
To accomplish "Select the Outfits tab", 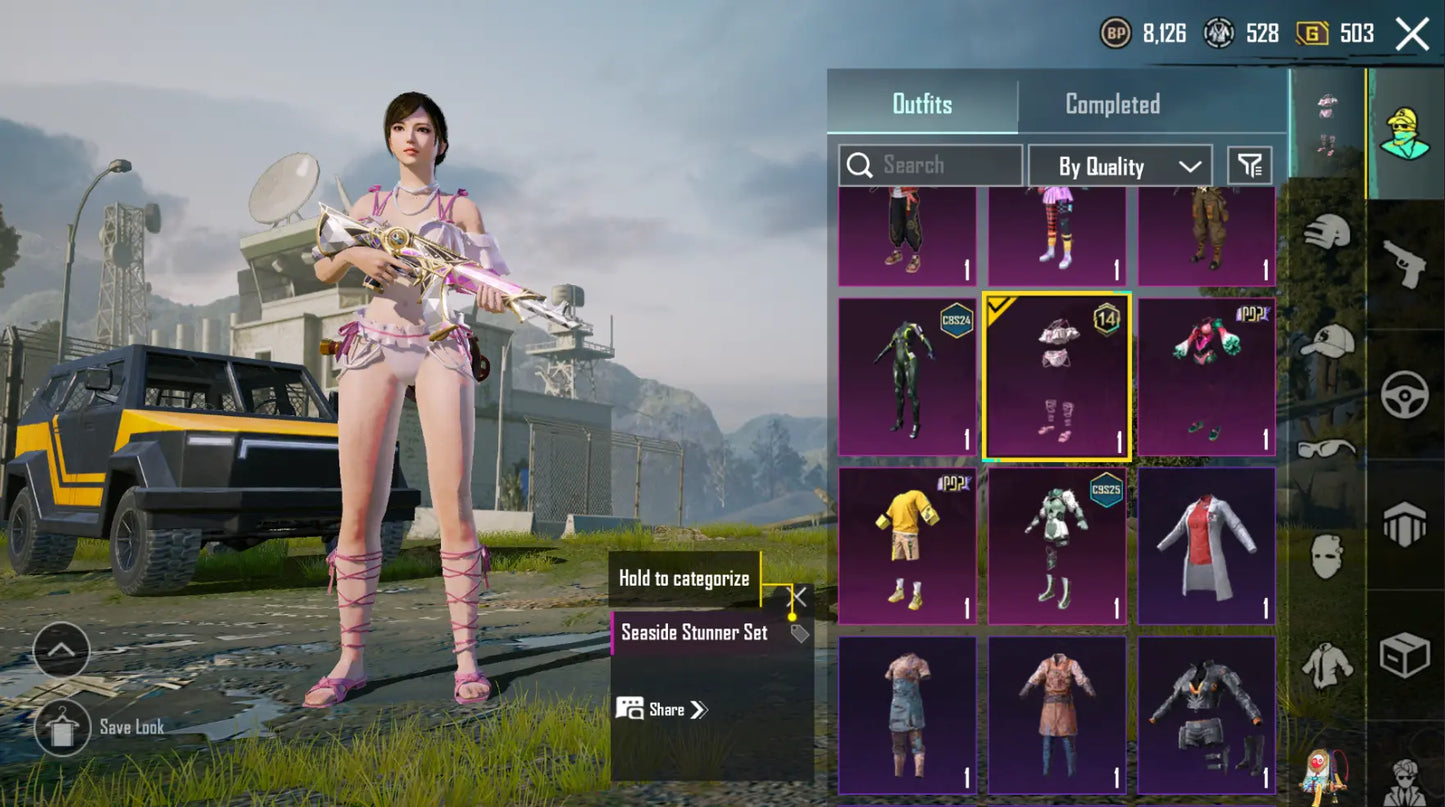I will click(x=922, y=104).
